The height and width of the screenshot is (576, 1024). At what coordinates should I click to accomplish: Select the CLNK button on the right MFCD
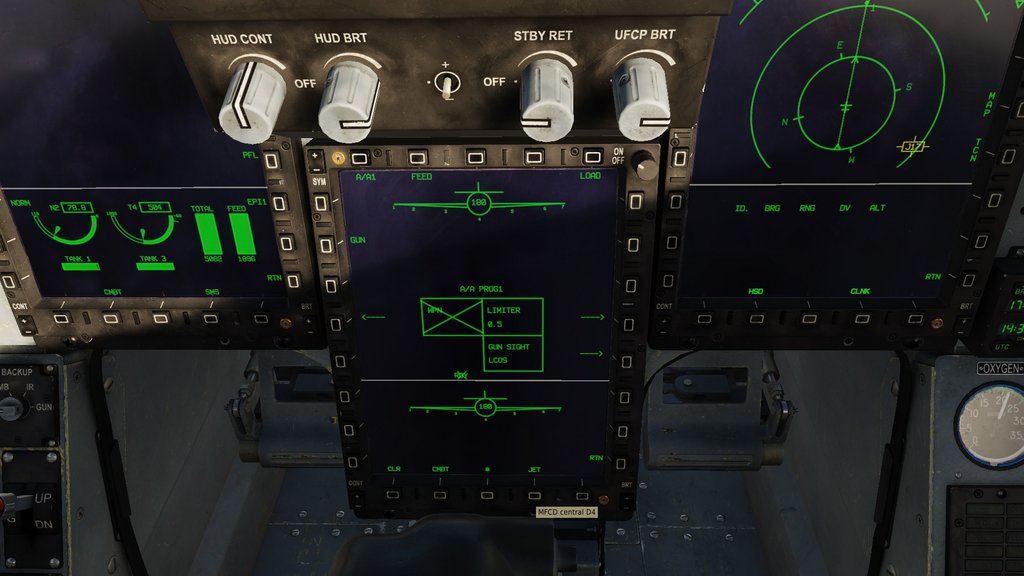[859, 317]
